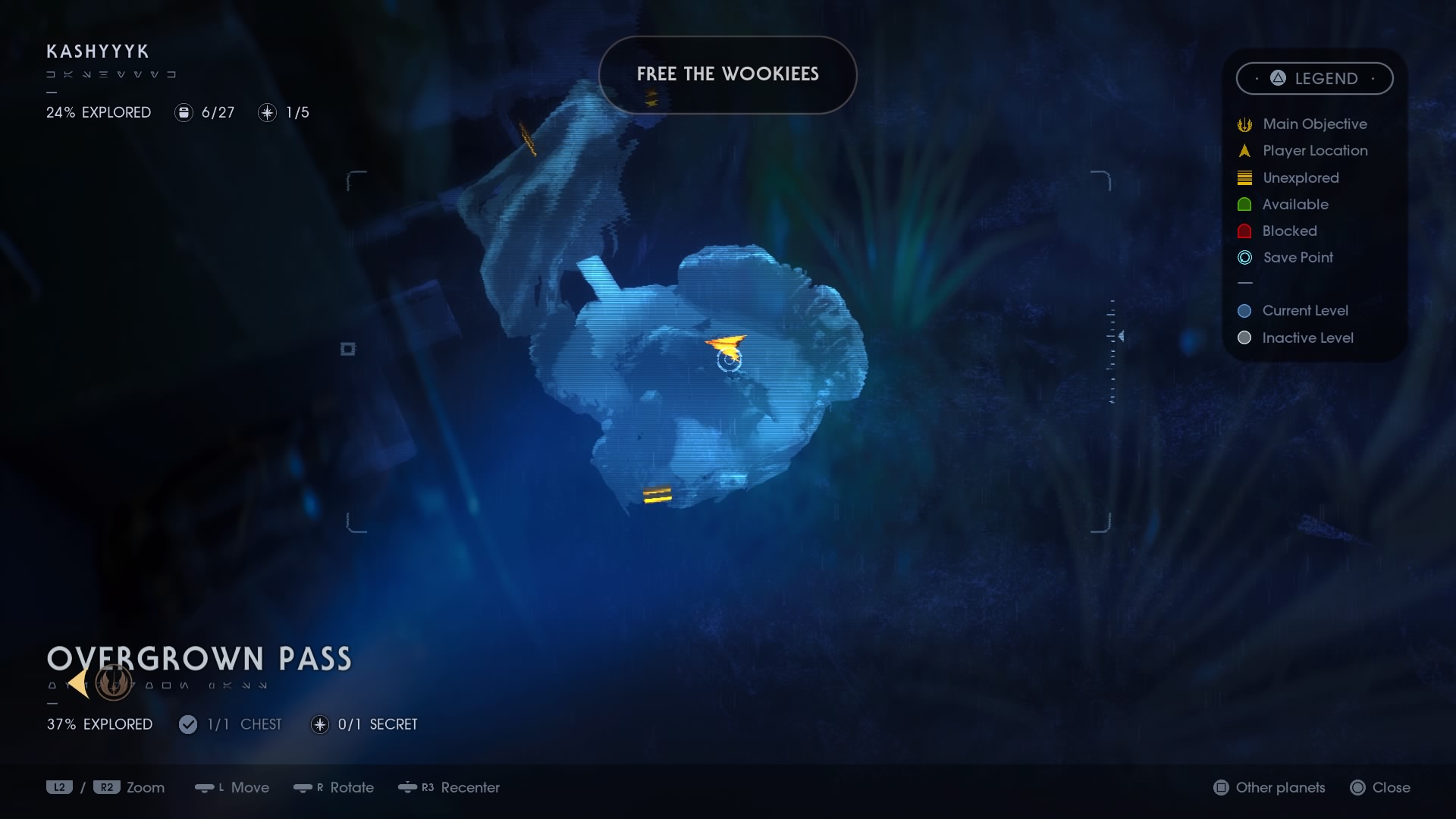
Task: Close the map screen
Action: pos(1380,788)
